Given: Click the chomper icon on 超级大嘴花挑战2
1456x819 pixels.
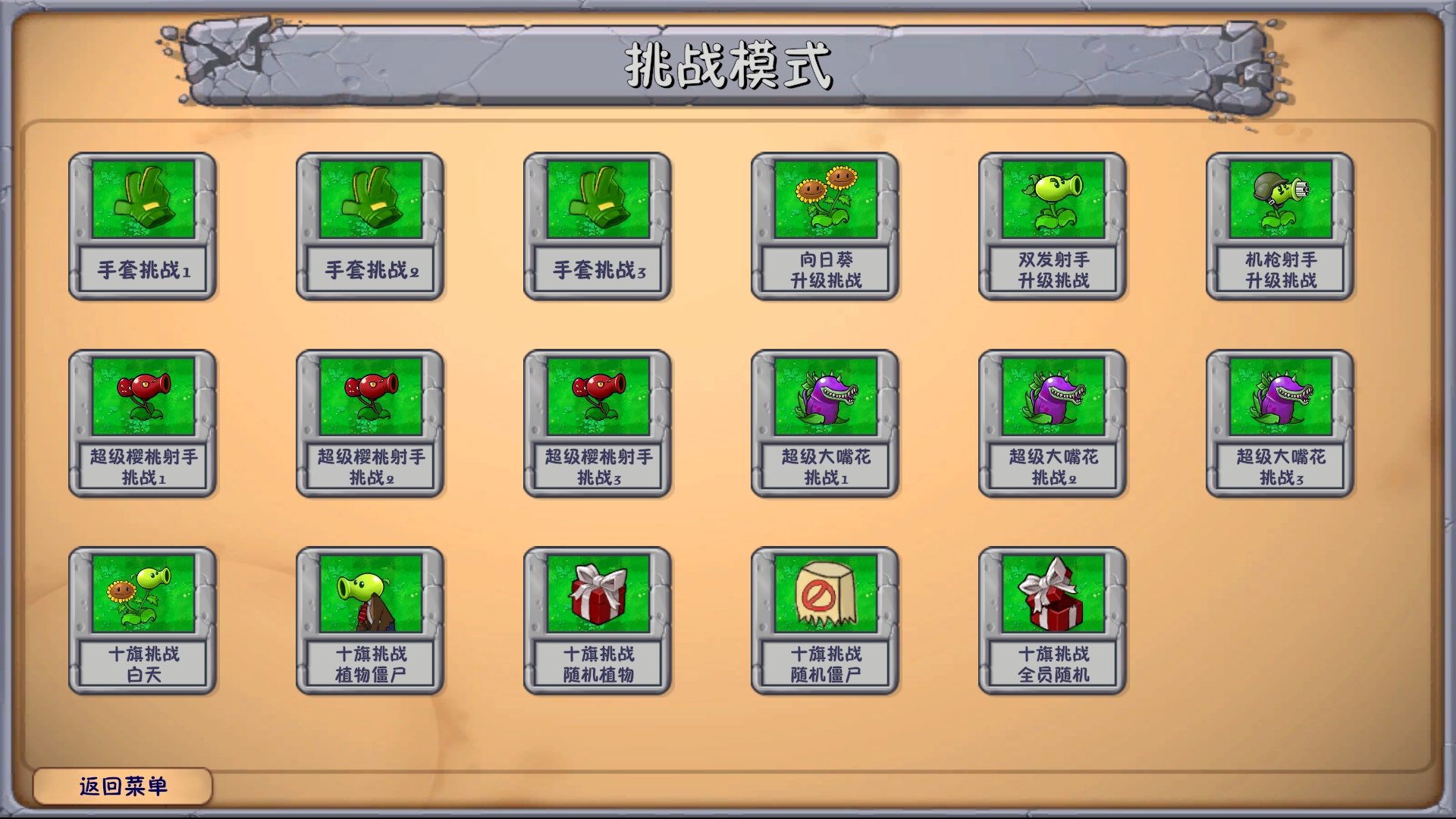Looking at the screenshot, I should pyautogui.click(x=1052, y=398).
